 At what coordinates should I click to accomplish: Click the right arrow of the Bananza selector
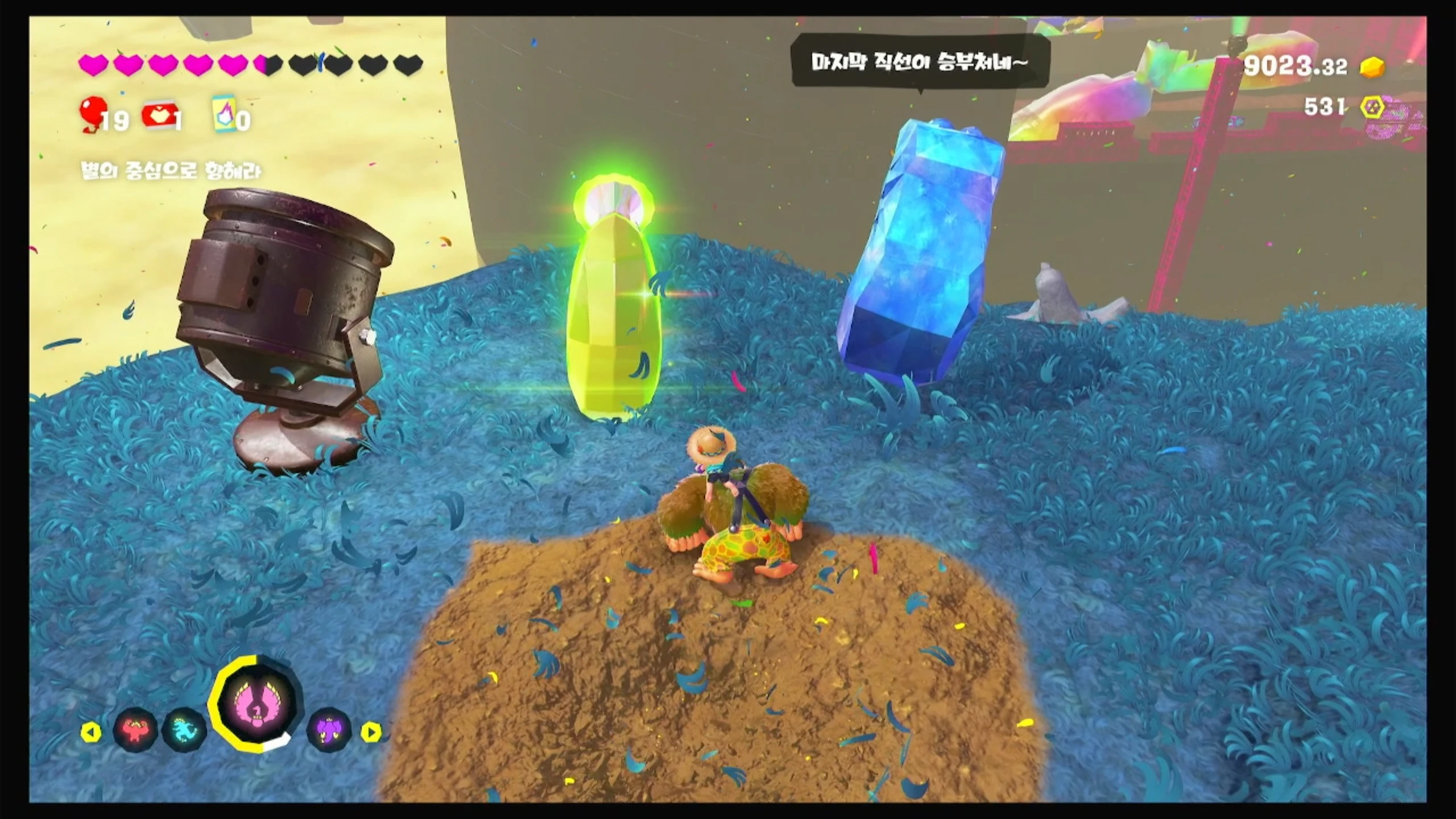371,732
